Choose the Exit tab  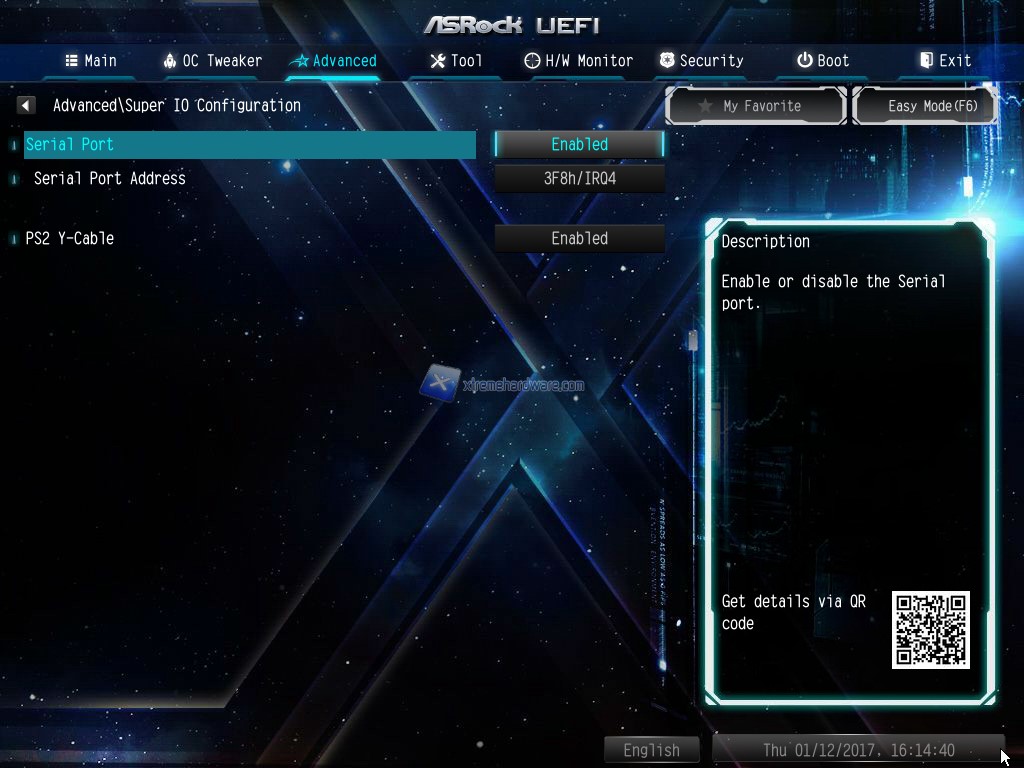(945, 61)
